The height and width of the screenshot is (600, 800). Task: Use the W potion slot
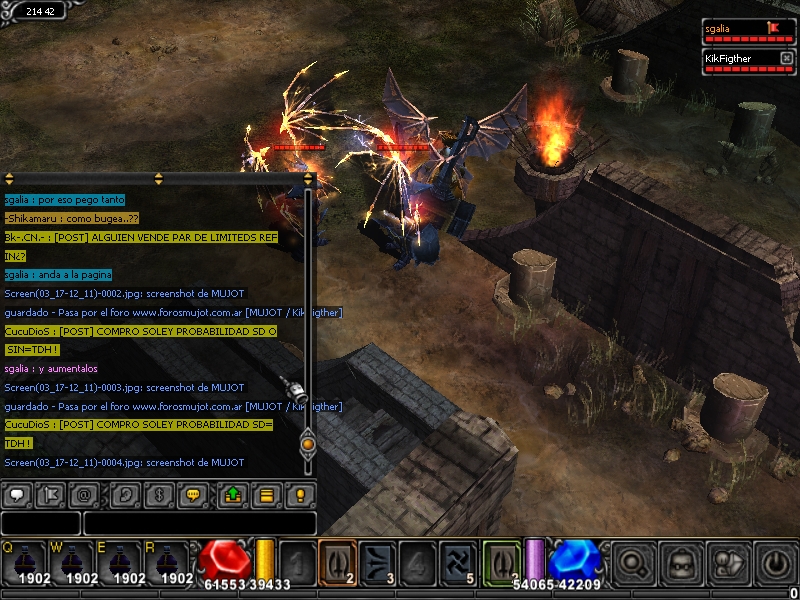[x=74, y=565]
